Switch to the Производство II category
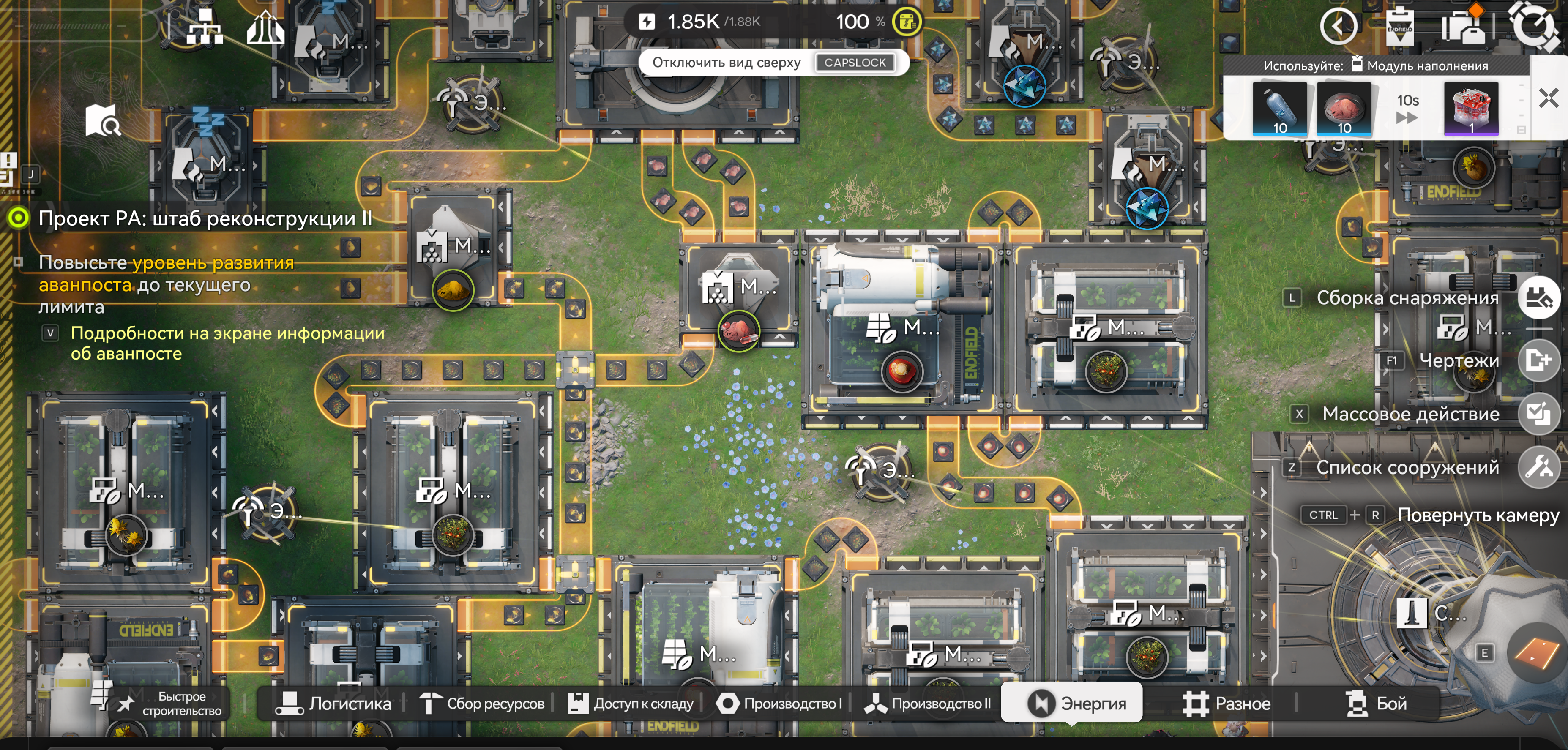 click(x=928, y=703)
